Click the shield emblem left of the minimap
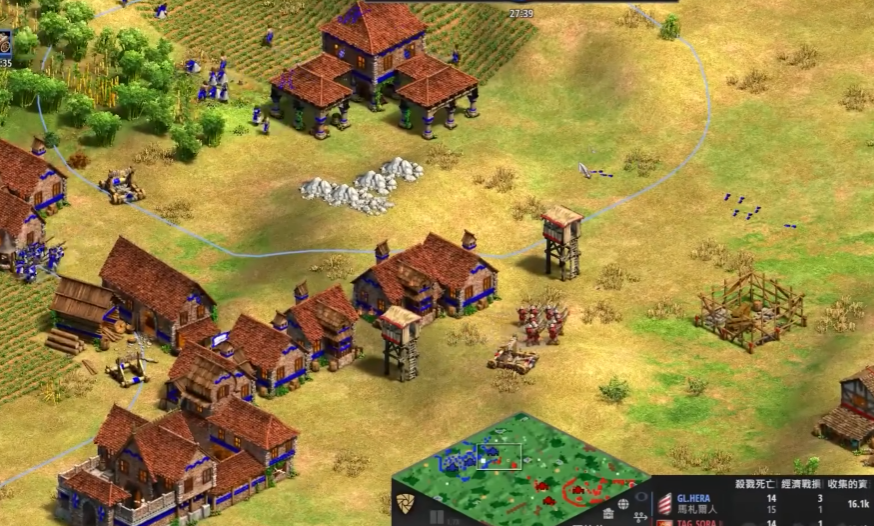The image size is (874, 526). [405, 503]
